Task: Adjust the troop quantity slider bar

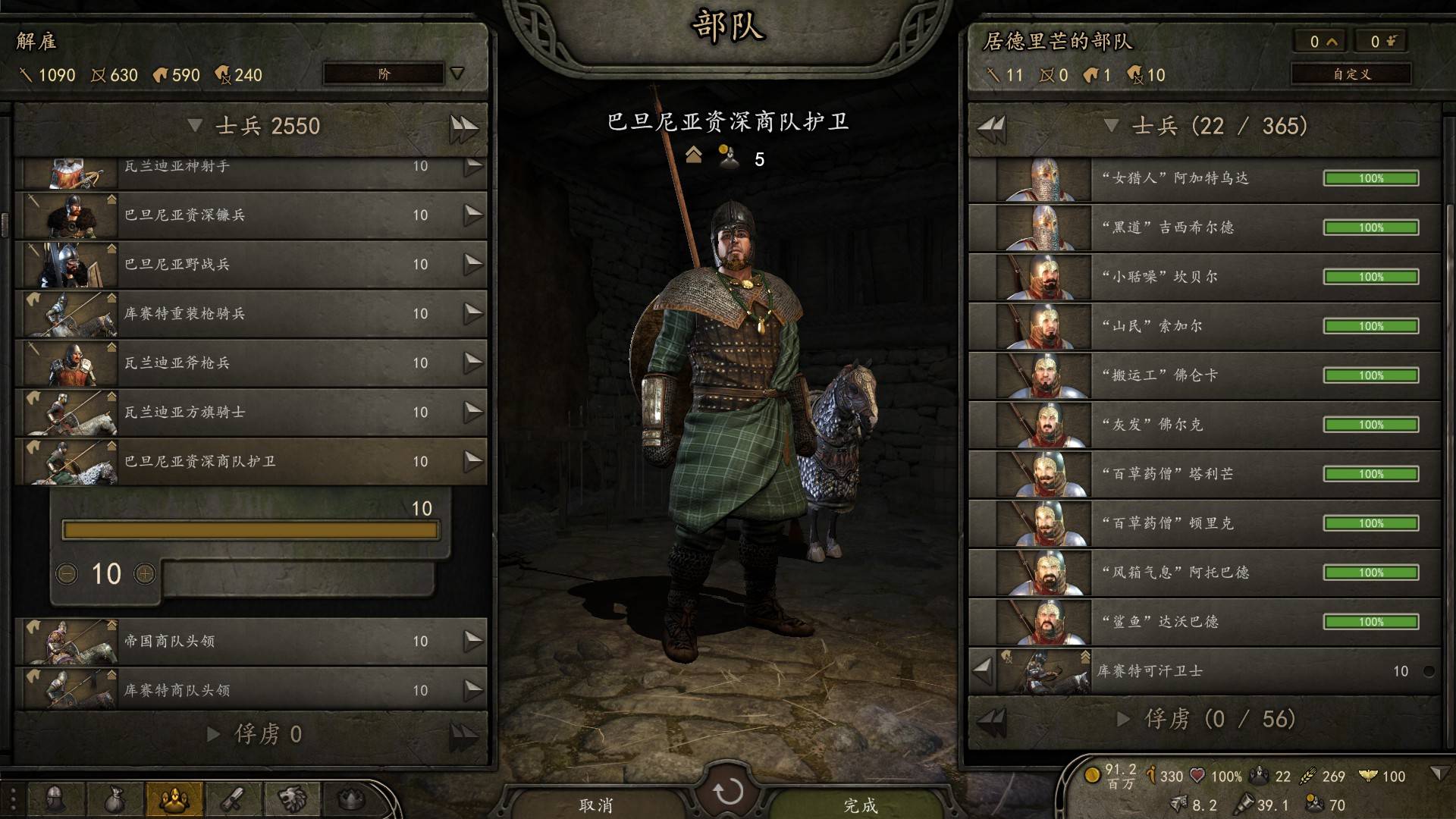Action: coord(250,530)
